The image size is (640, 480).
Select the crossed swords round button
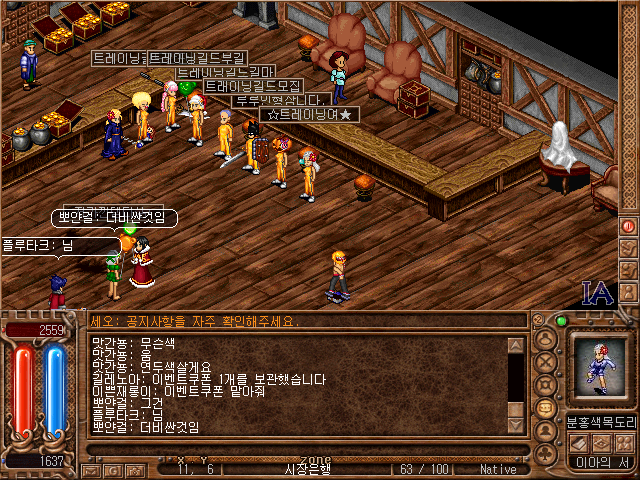tap(545, 361)
